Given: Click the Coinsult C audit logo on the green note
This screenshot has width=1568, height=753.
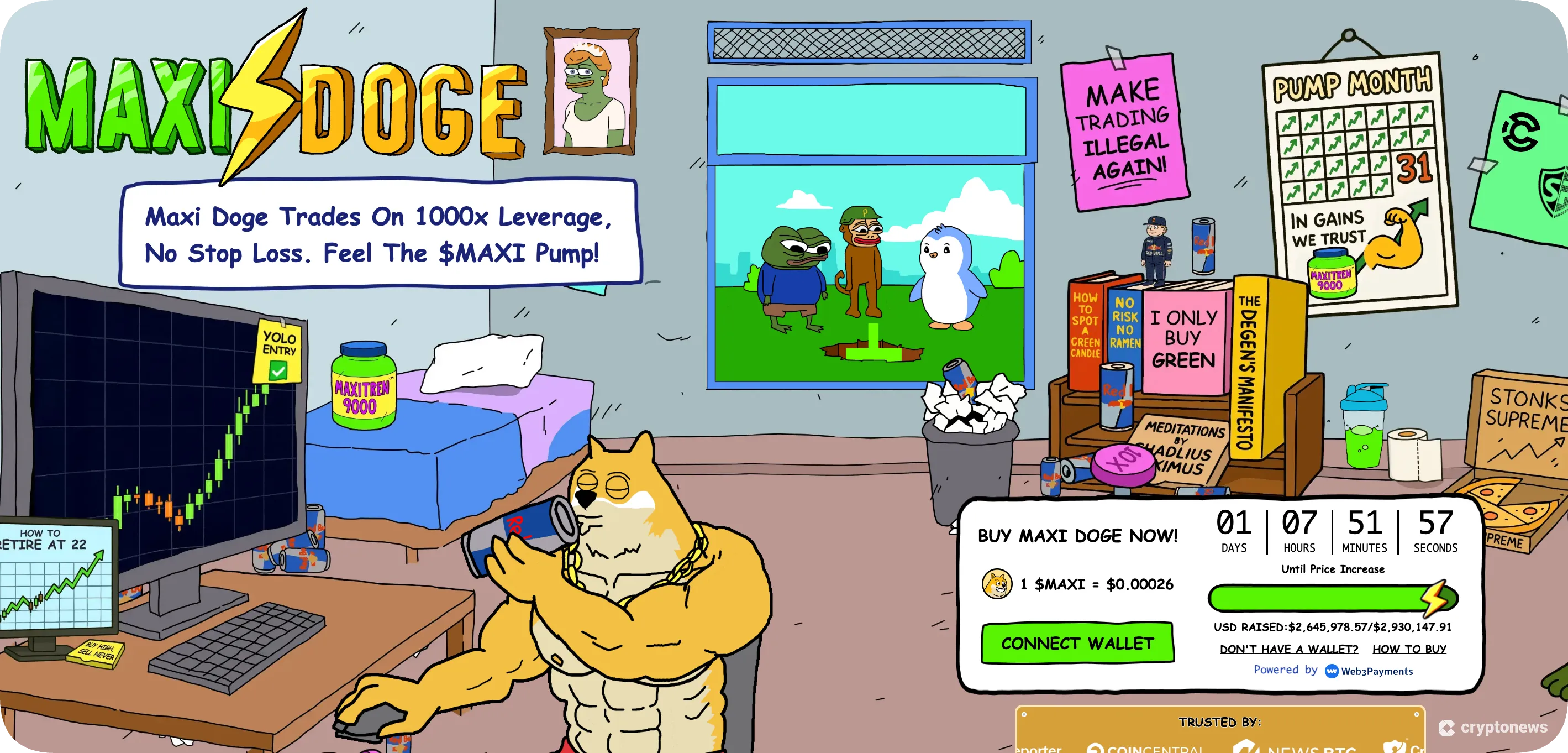Looking at the screenshot, I should point(1522,132).
